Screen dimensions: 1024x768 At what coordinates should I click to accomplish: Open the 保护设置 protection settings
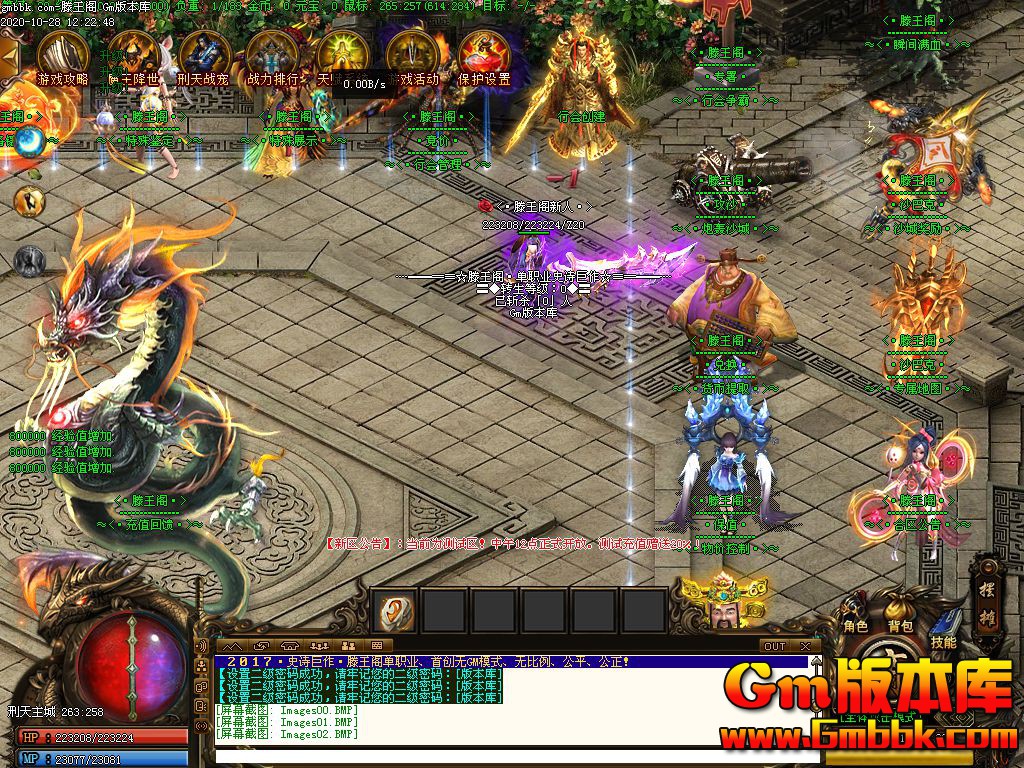(483, 56)
